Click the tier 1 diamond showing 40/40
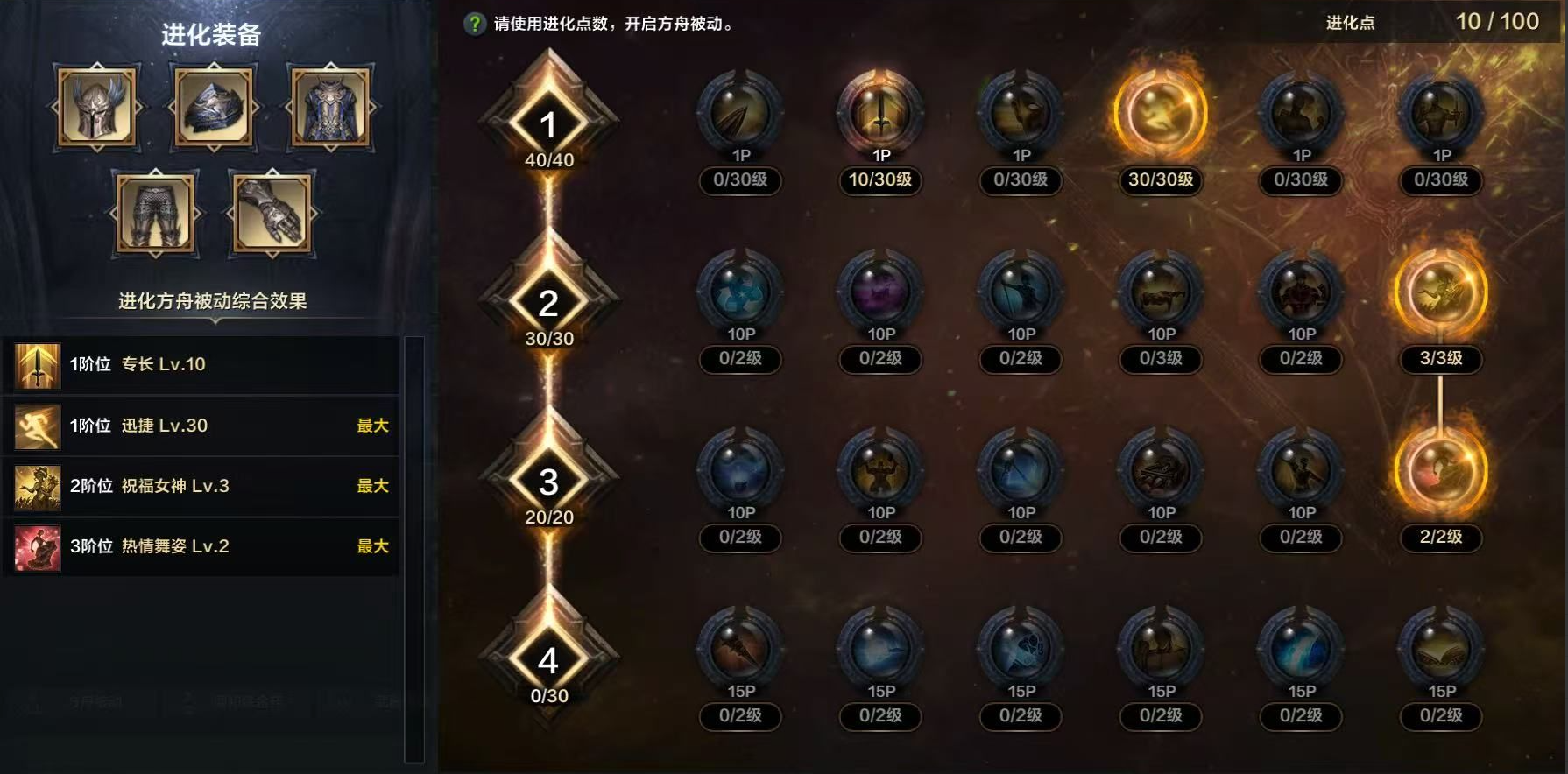 click(x=548, y=123)
